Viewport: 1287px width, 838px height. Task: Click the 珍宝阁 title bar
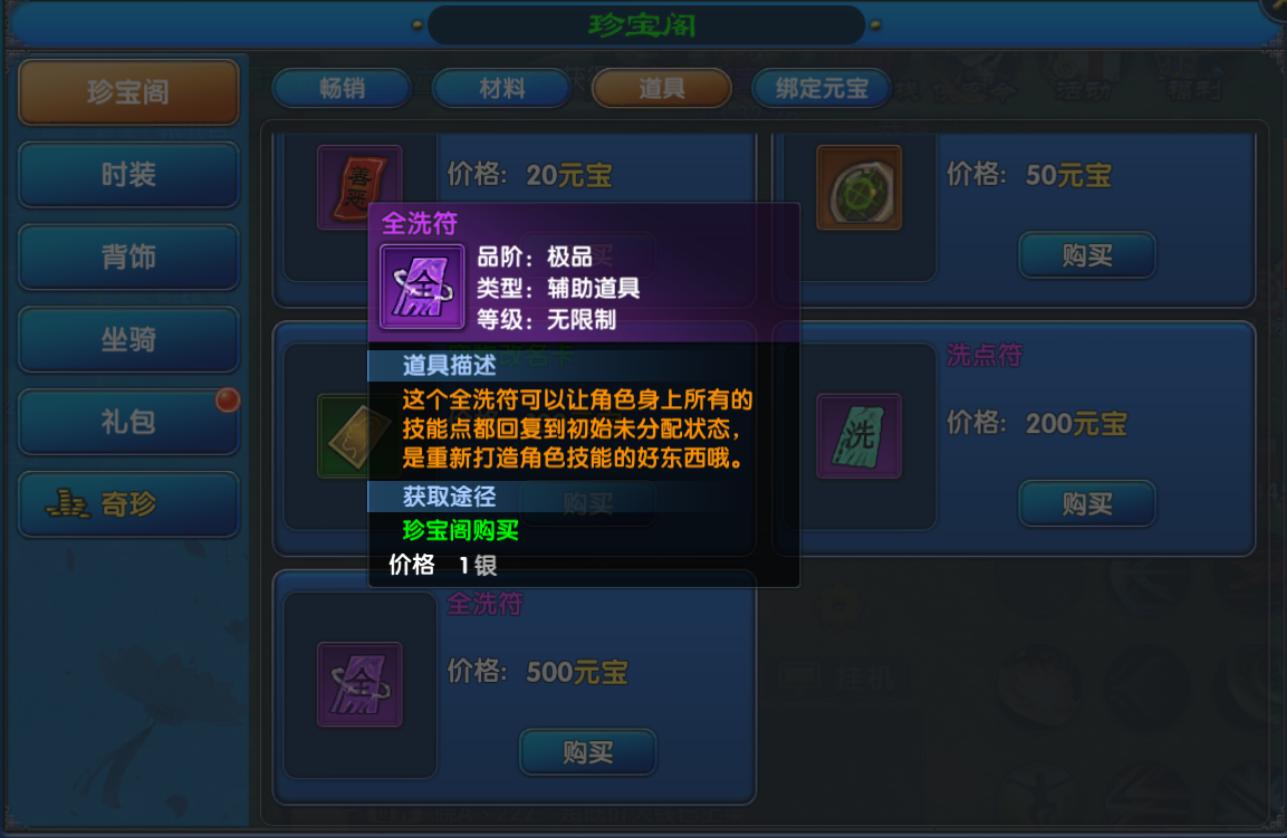click(x=643, y=24)
